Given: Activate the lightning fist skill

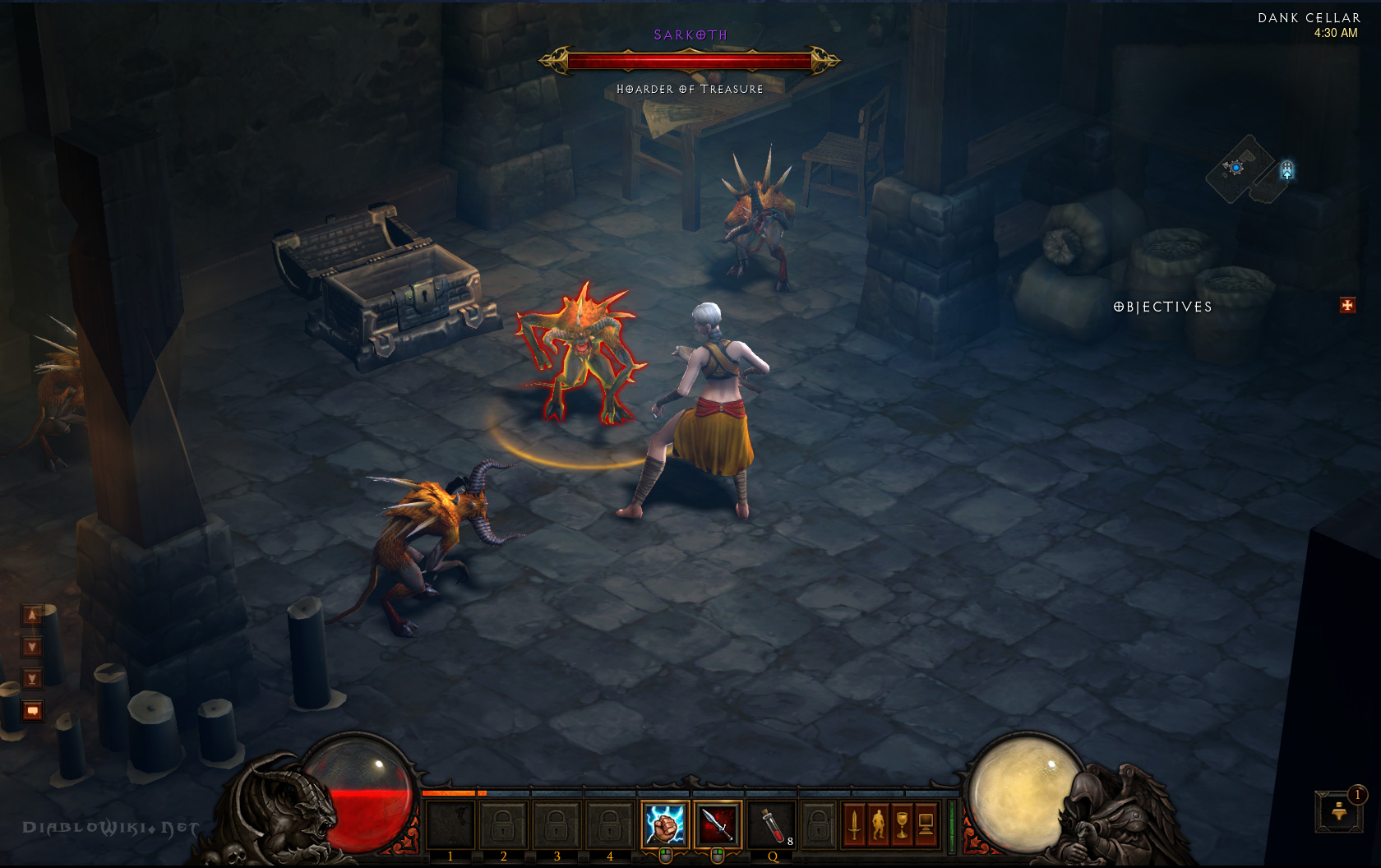Looking at the screenshot, I should pyautogui.click(x=664, y=824).
